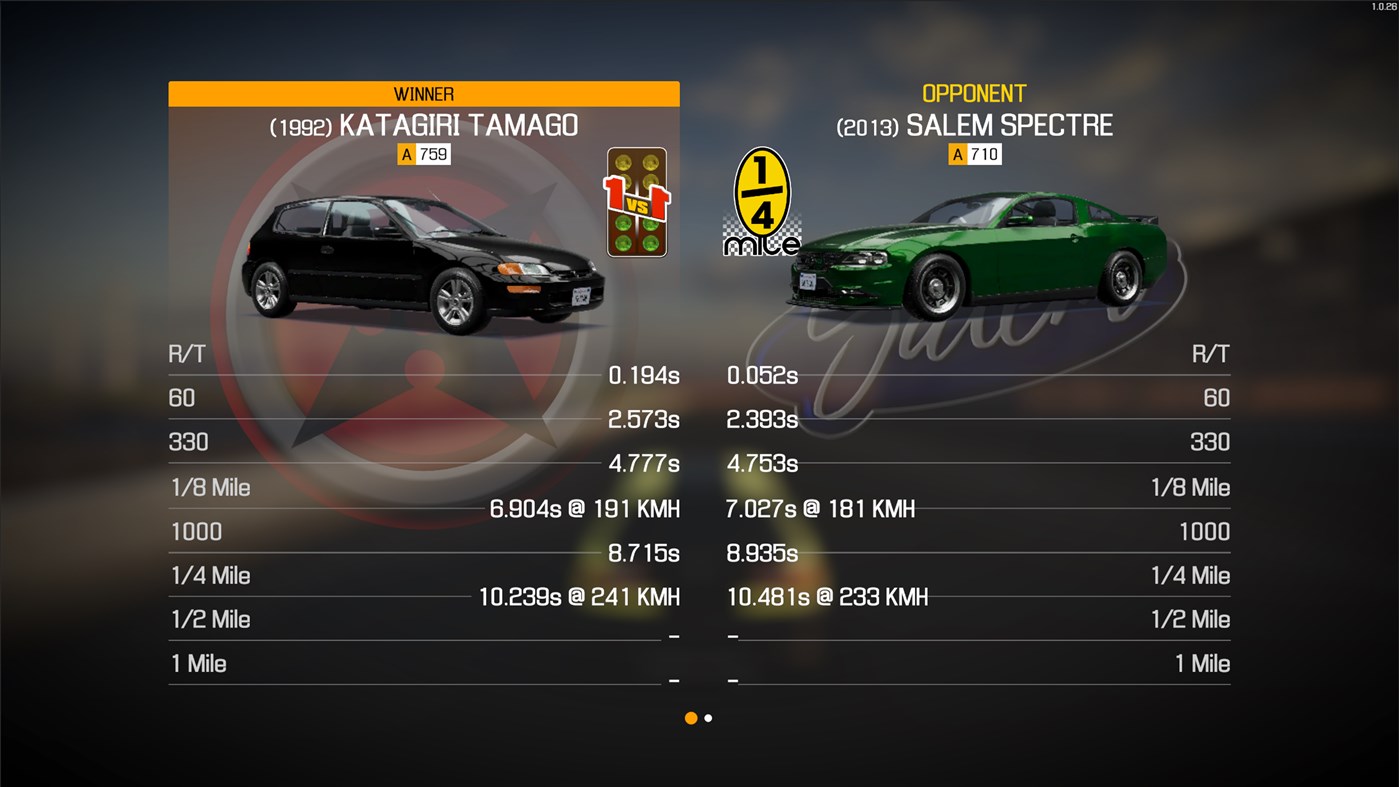Viewport: 1399px width, 787px height.
Task: Select the OPPONENT header label
Action: click(974, 93)
